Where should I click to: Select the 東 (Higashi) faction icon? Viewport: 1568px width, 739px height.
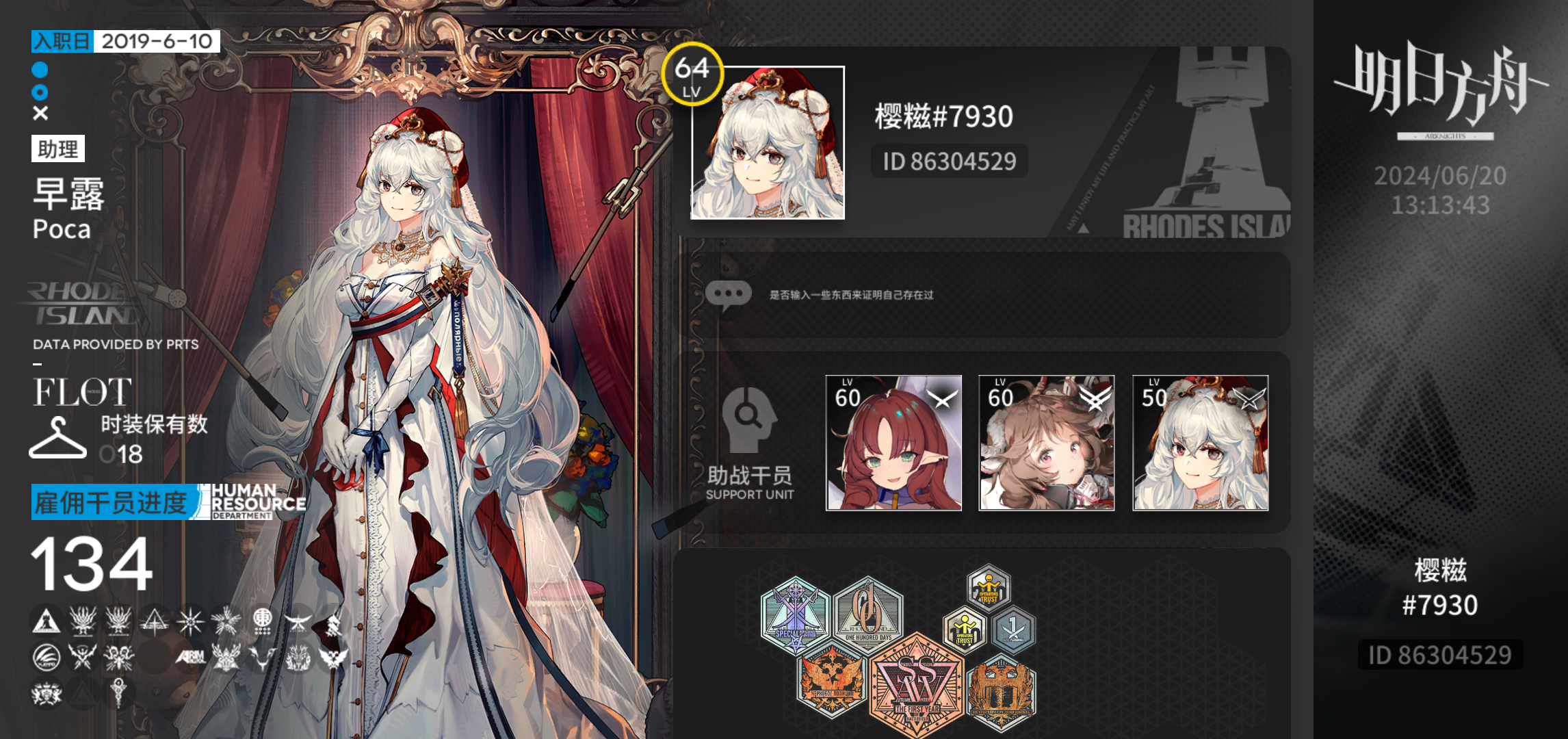(x=263, y=622)
